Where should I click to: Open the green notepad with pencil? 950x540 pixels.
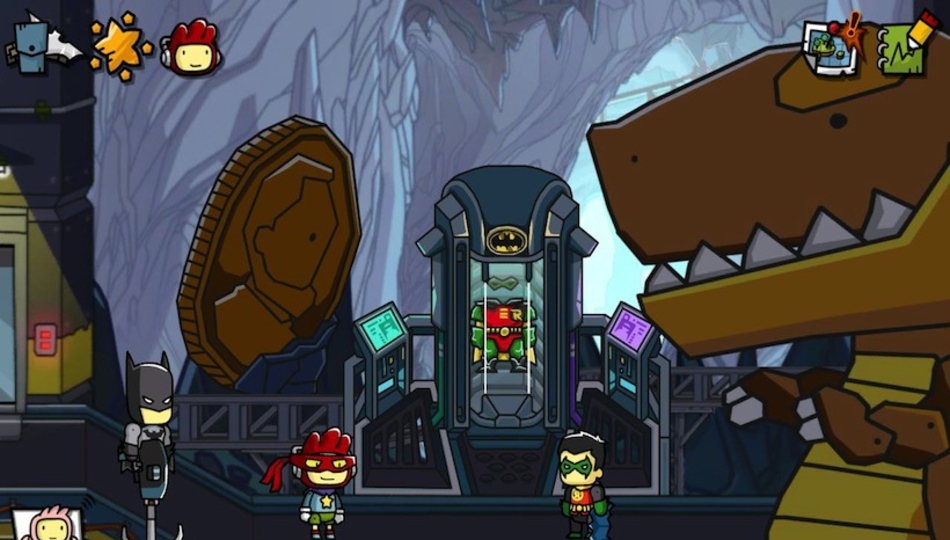point(903,44)
